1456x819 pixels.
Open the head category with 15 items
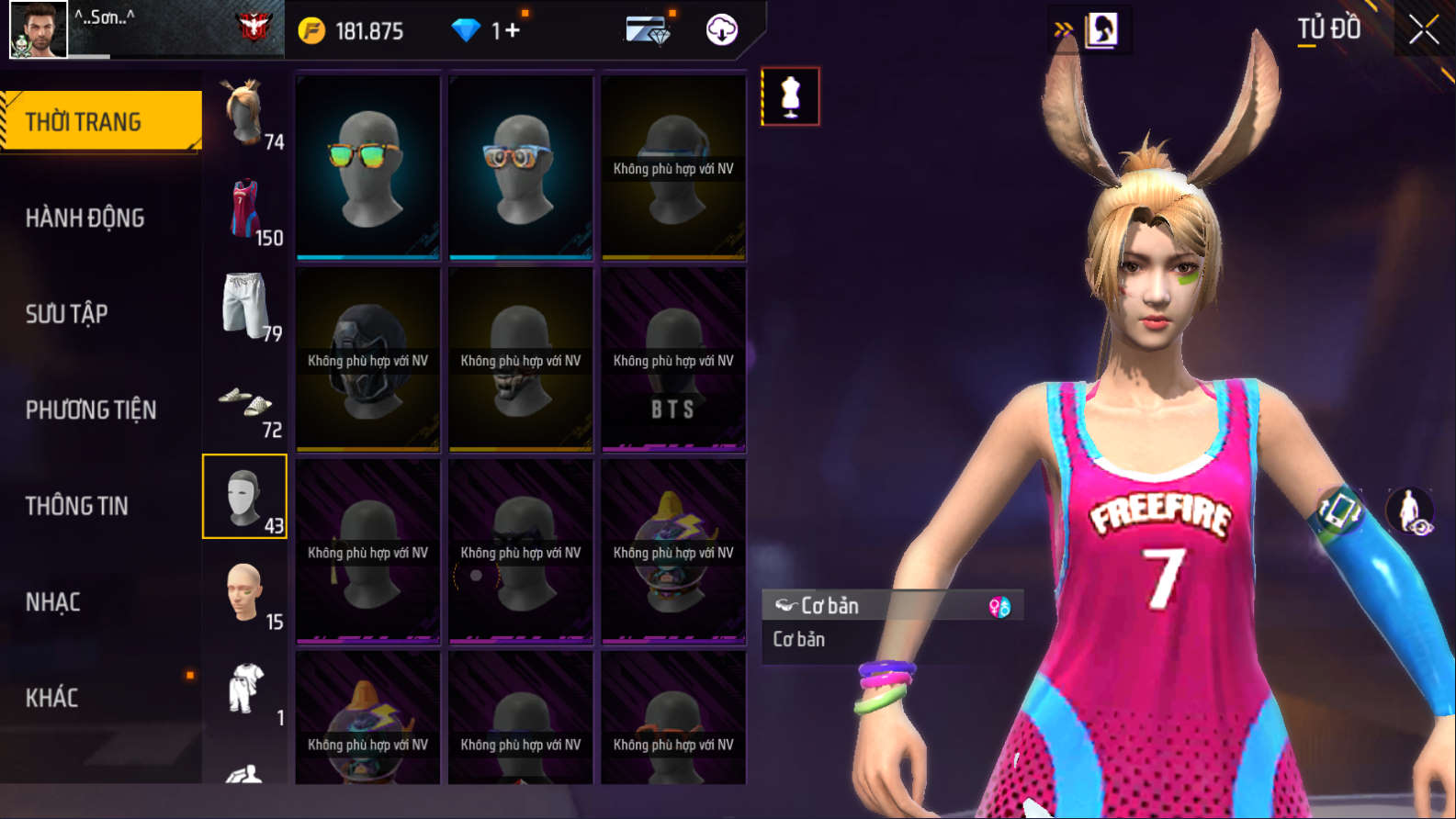point(245,594)
